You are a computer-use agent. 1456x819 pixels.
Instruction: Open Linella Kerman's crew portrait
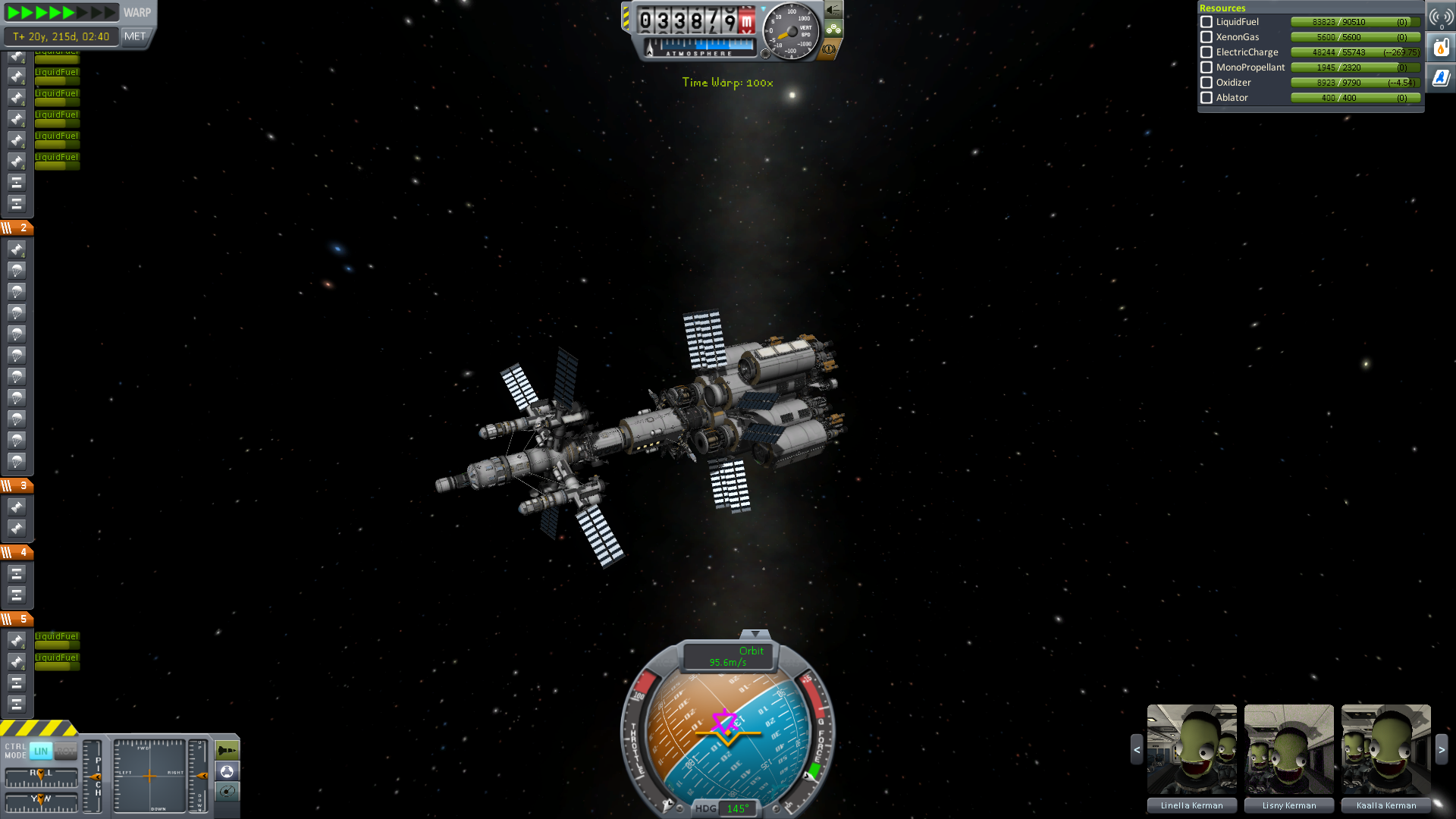point(1191,749)
